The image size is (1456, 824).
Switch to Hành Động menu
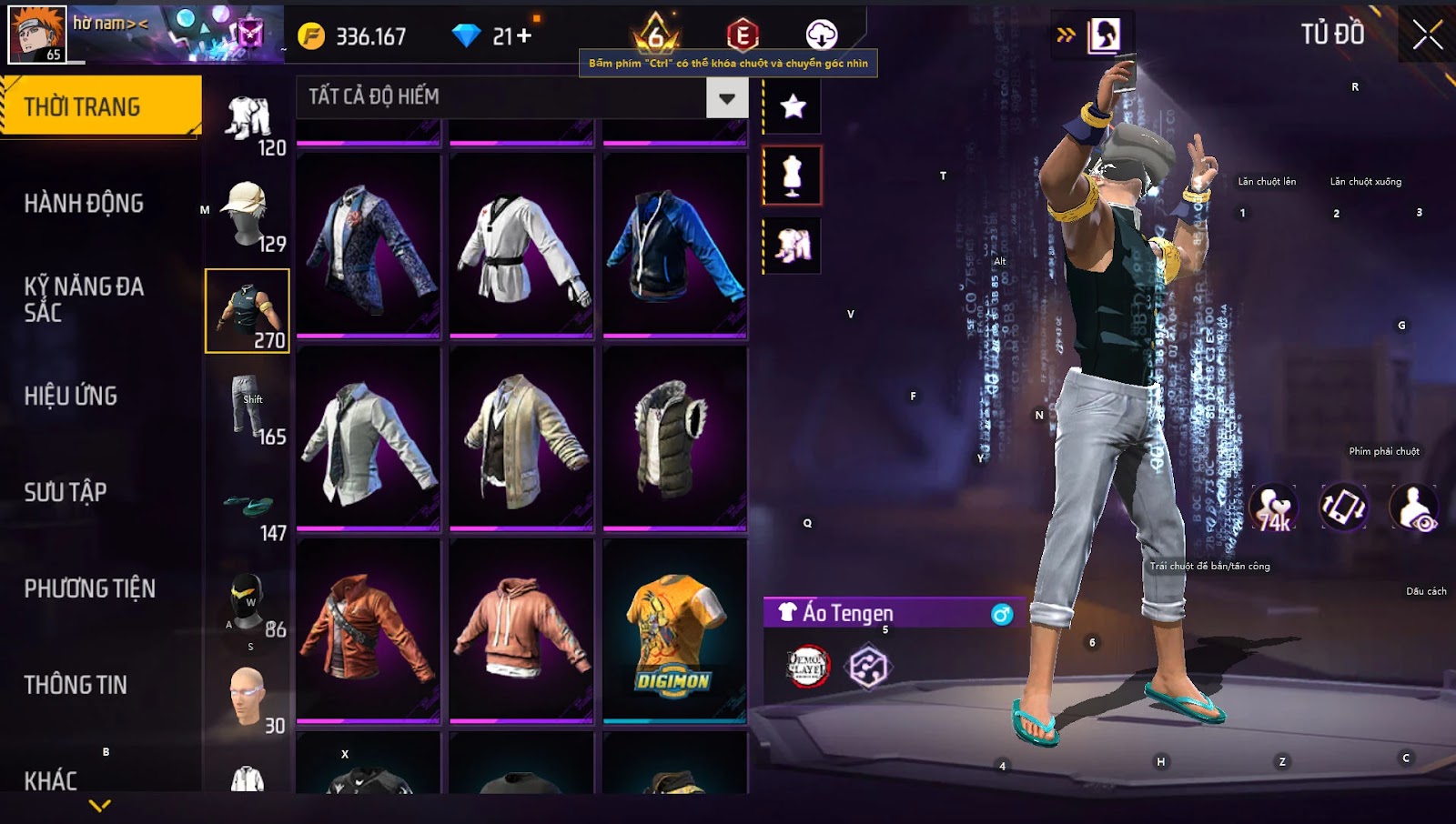coord(84,203)
